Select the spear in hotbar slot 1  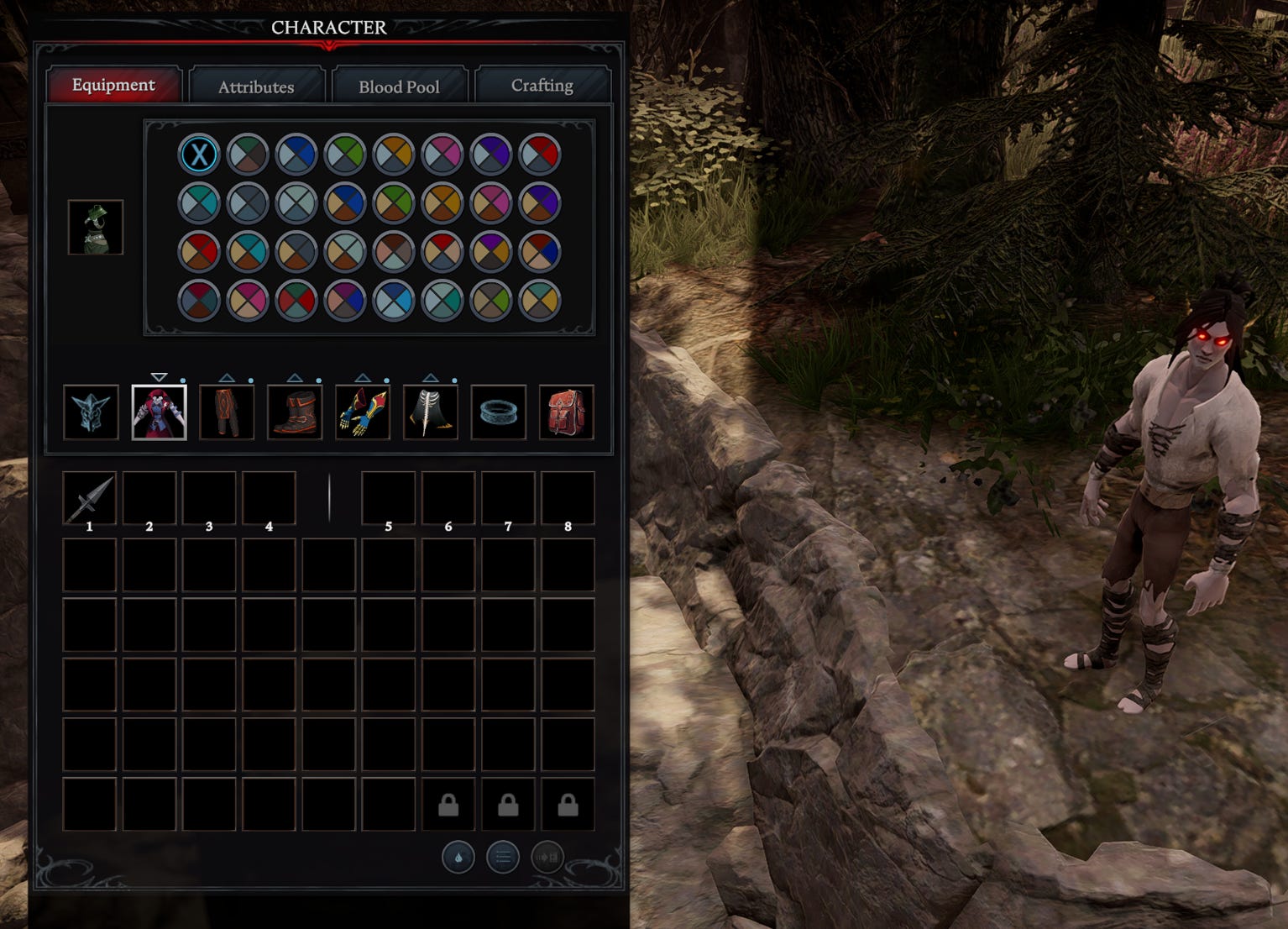pos(90,498)
